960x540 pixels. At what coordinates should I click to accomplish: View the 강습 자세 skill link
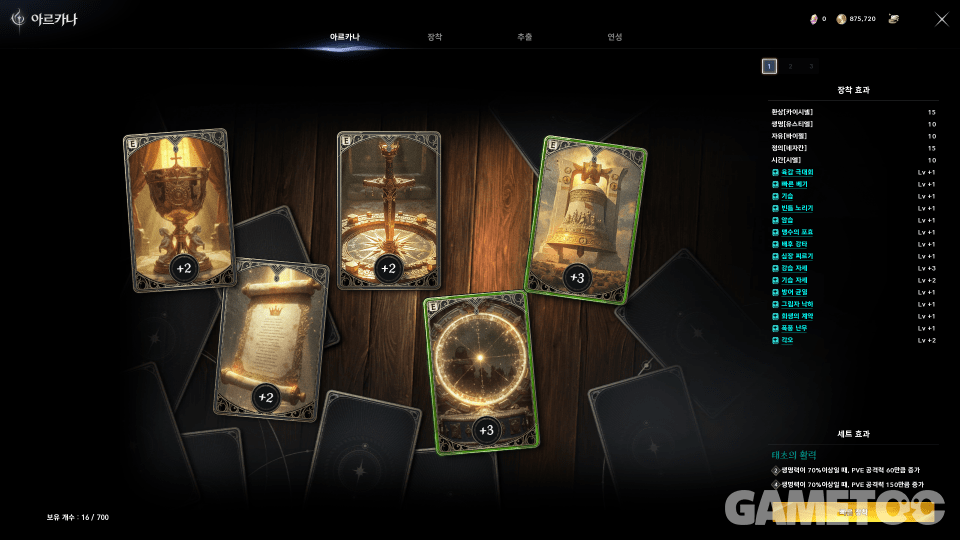click(x=794, y=268)
